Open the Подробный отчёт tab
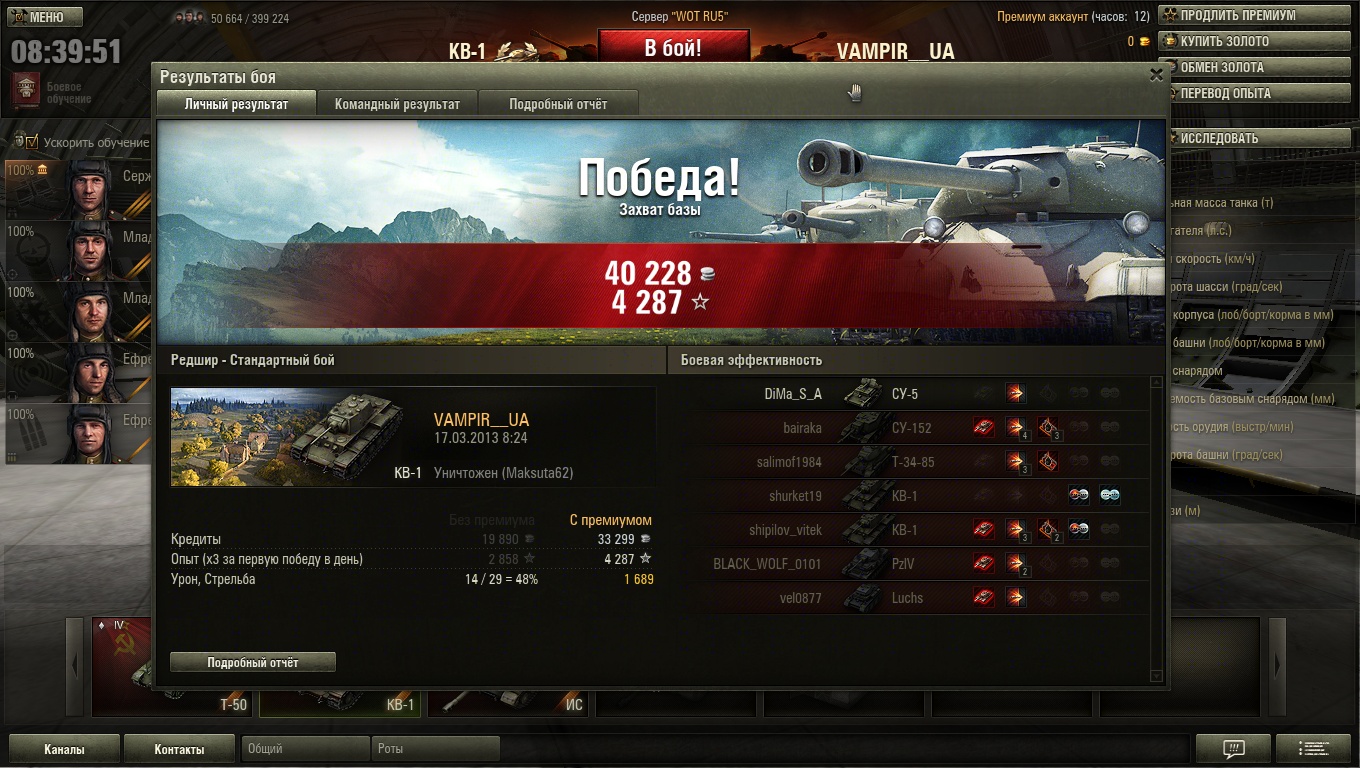Screen dimensions: 1360x768 tap(558, 104)
